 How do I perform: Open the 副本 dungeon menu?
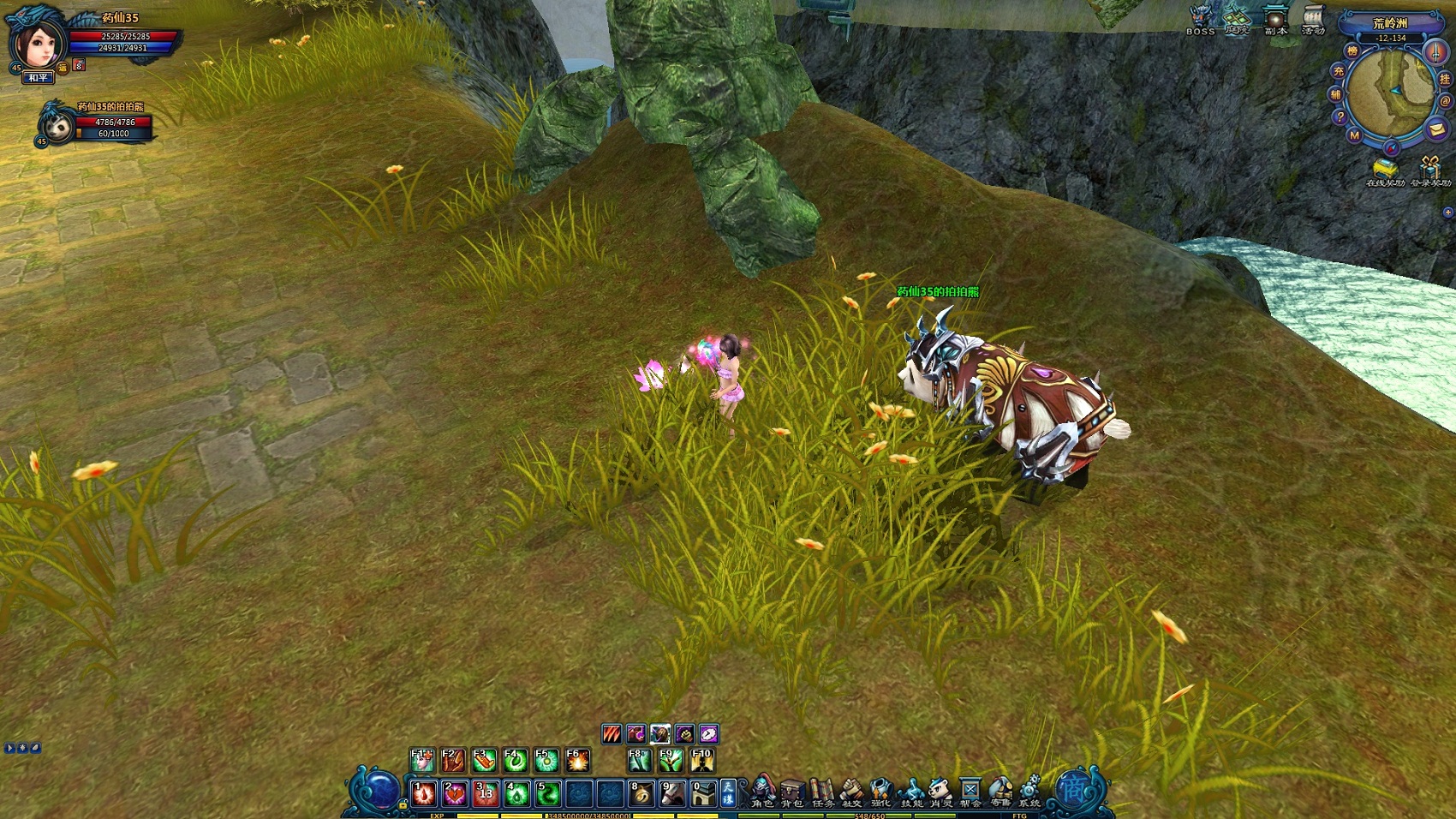pyautogui.click(x=1276, y=18)
